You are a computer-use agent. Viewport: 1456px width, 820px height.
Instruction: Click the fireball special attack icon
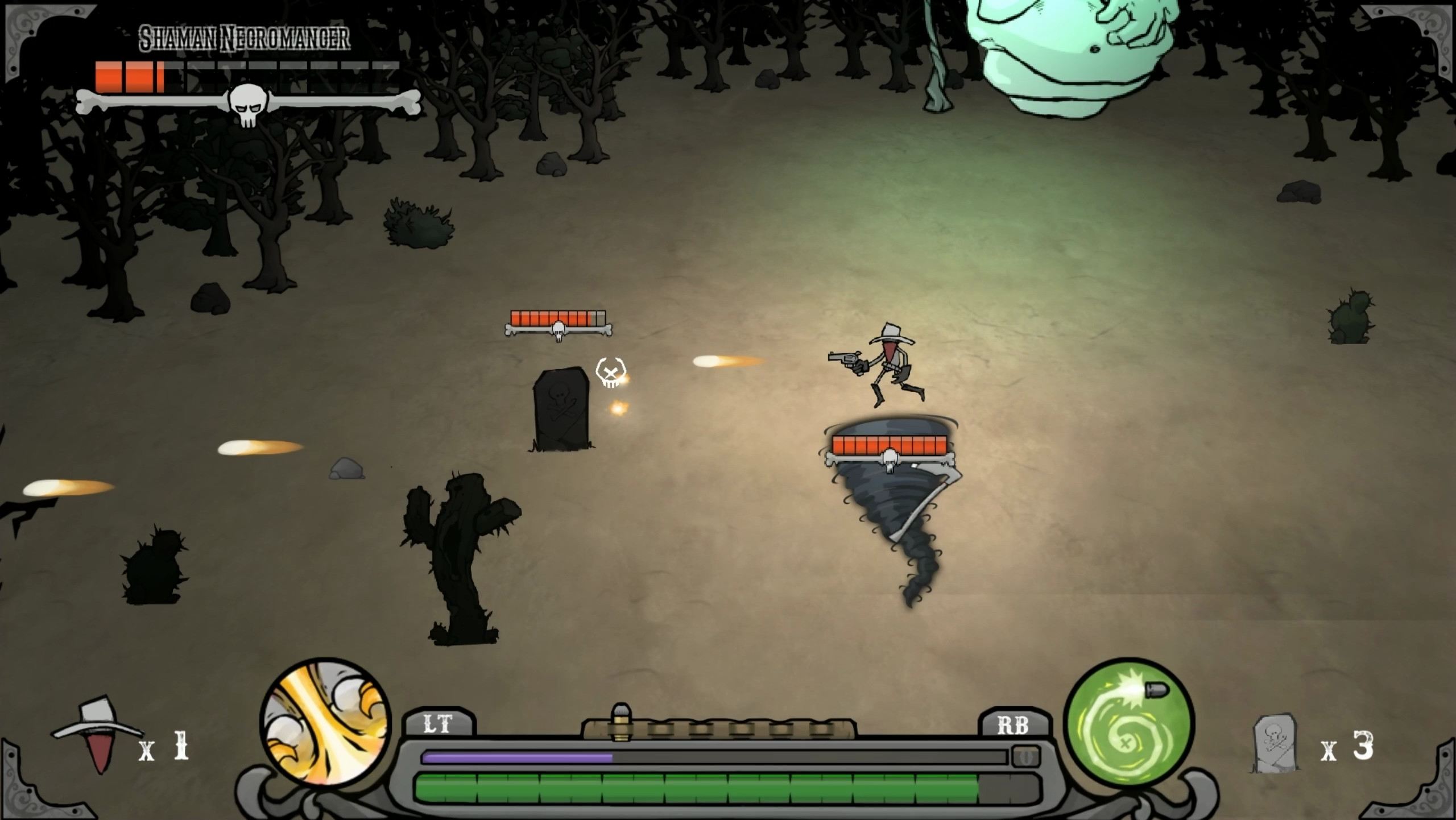click(x=324, y=733)
